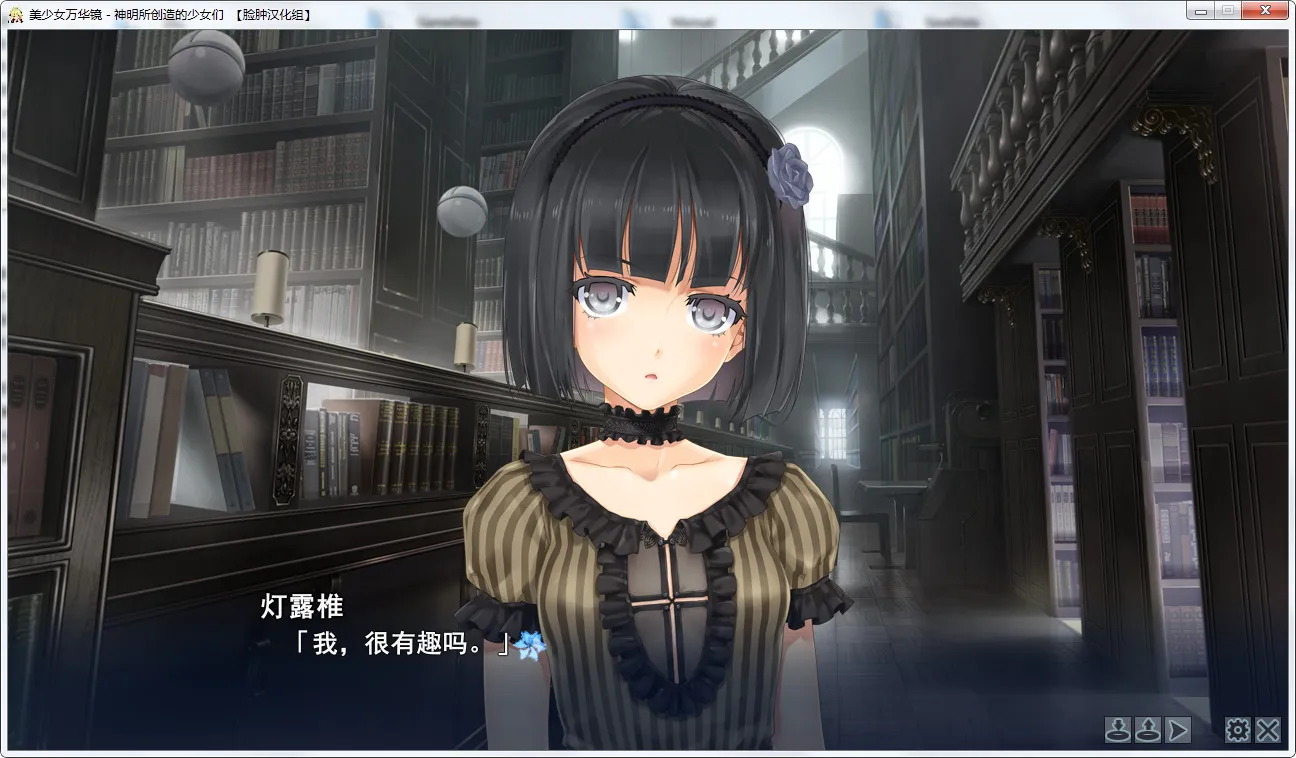This screenshot has height=758, width=1296.
Task: Open settings via the gear icon
Action: [1238, 730]
